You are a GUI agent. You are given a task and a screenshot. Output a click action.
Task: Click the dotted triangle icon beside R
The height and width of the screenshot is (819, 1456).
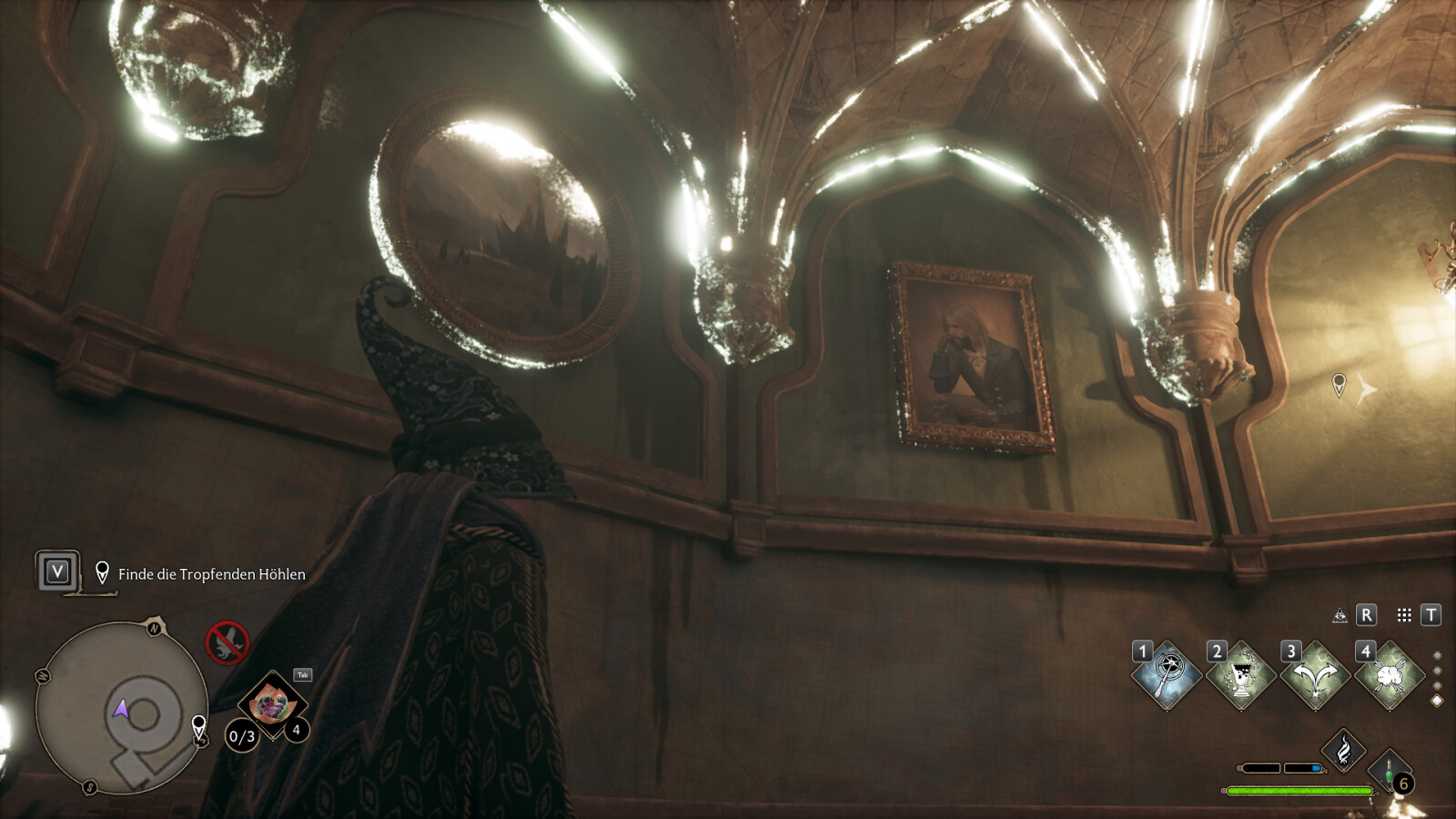[x=1340, y=616]
